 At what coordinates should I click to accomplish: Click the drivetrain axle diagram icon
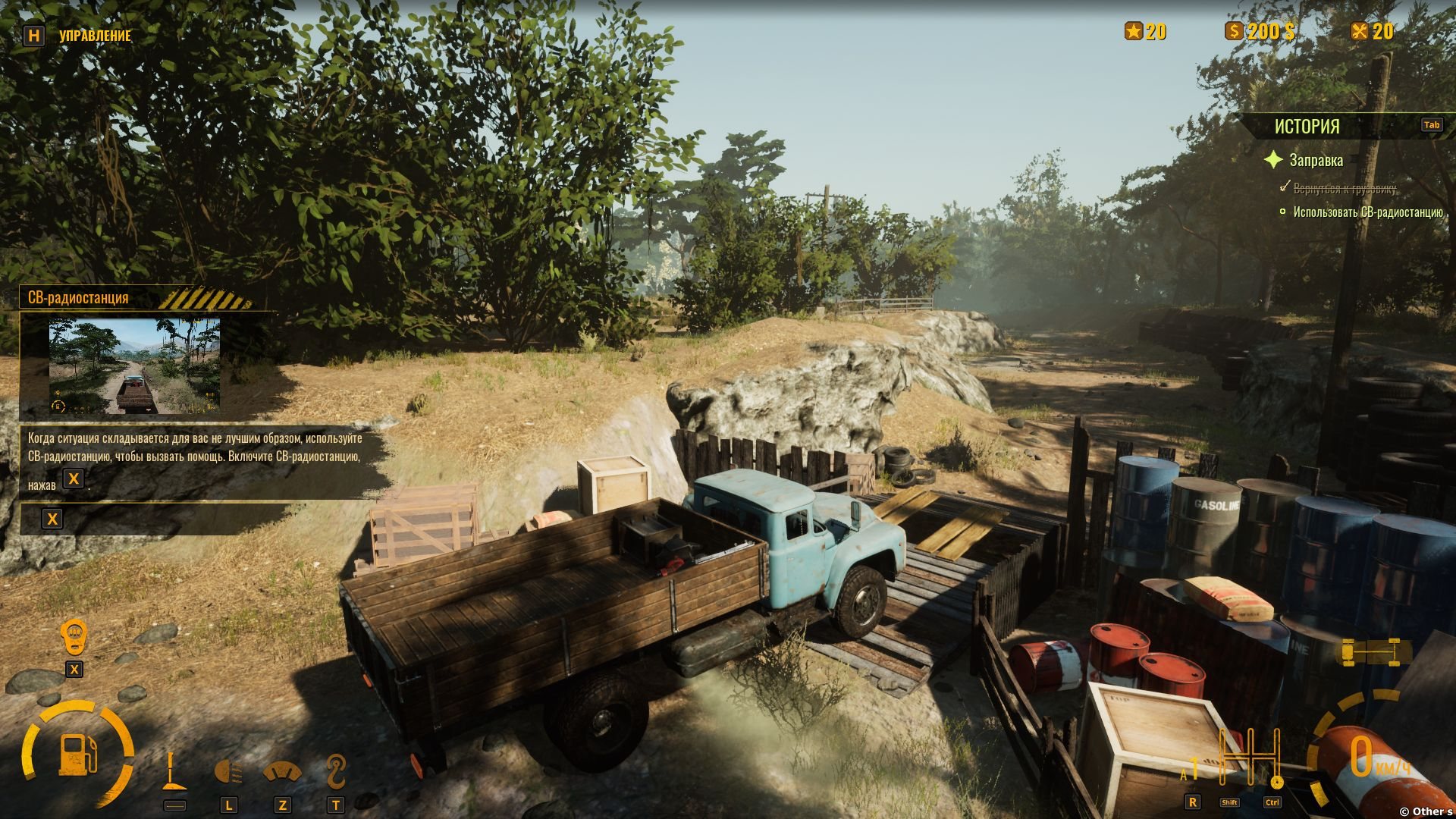click(x=1373, y=651)
